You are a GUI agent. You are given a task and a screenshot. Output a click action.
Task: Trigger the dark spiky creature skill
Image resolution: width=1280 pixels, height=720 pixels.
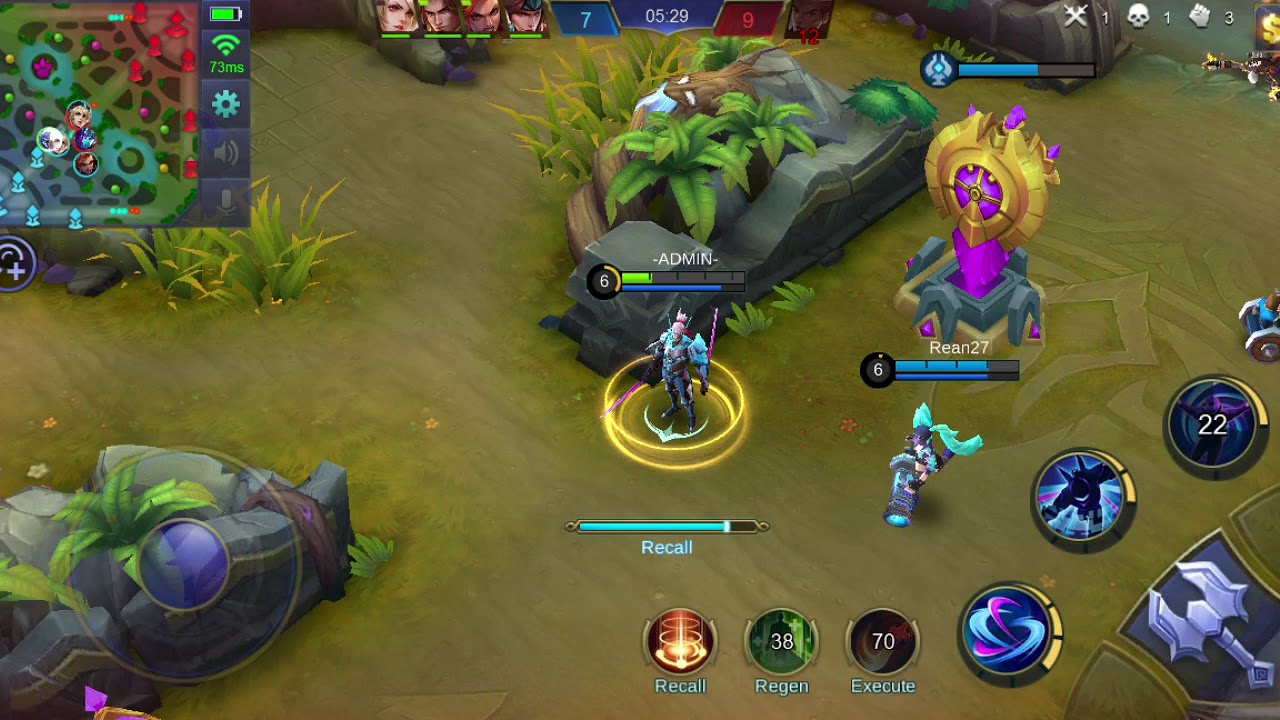coord(1082,497)
